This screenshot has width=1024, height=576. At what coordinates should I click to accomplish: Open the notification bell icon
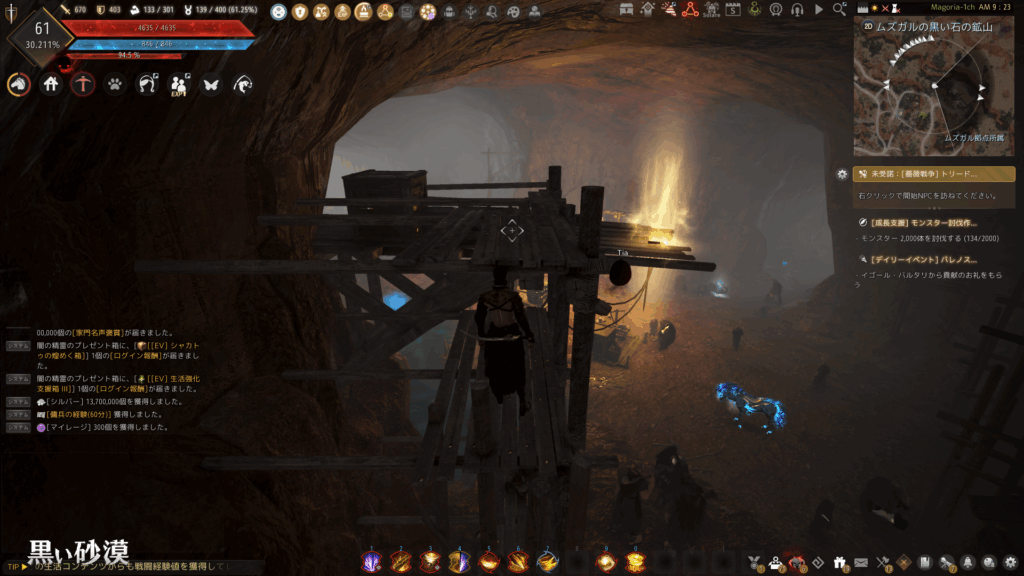(x=968, y=562)
